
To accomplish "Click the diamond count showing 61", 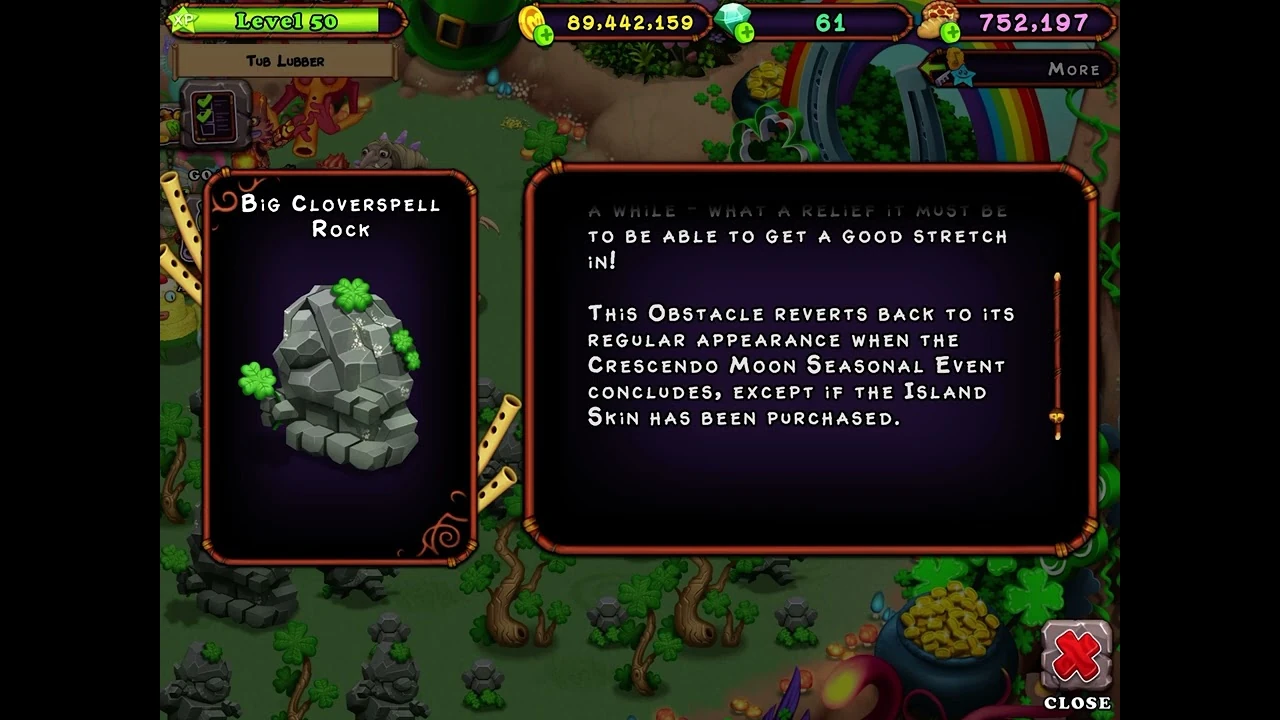I will click(x=830, y=21).
